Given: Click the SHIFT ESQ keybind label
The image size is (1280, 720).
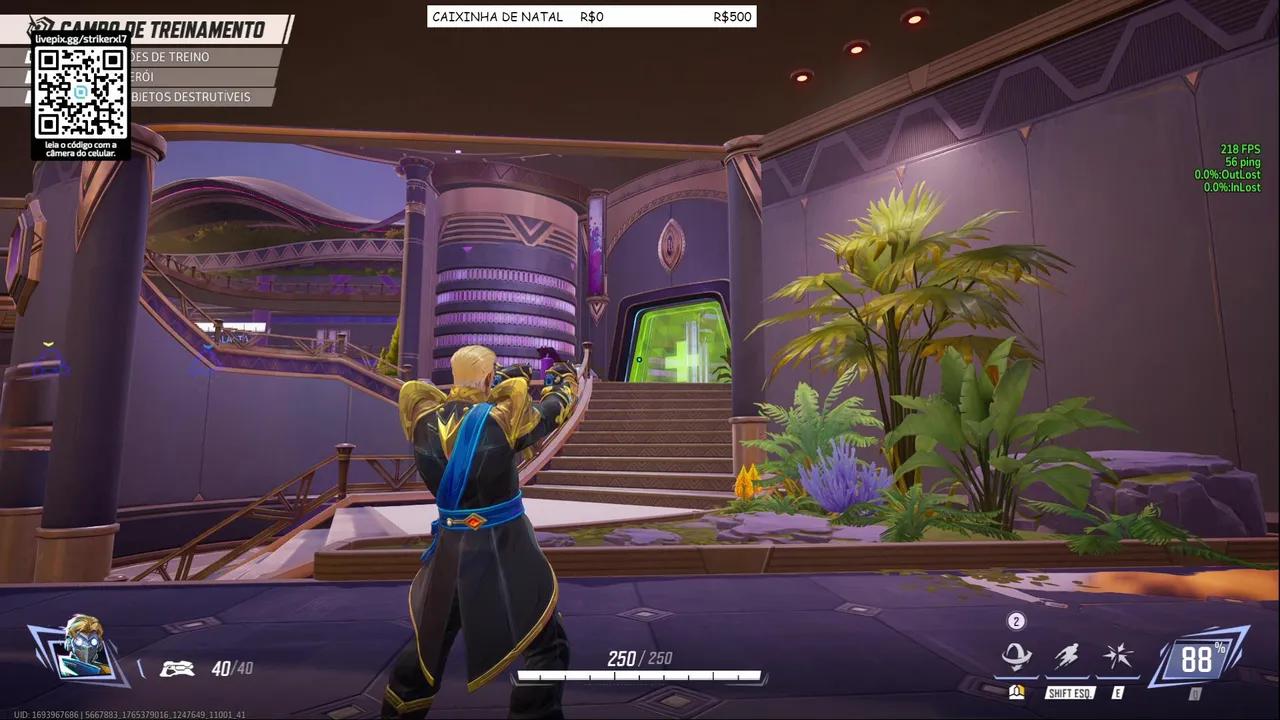Looking at the screenshot, I should pyautogui.click(x=1068, y=692).
